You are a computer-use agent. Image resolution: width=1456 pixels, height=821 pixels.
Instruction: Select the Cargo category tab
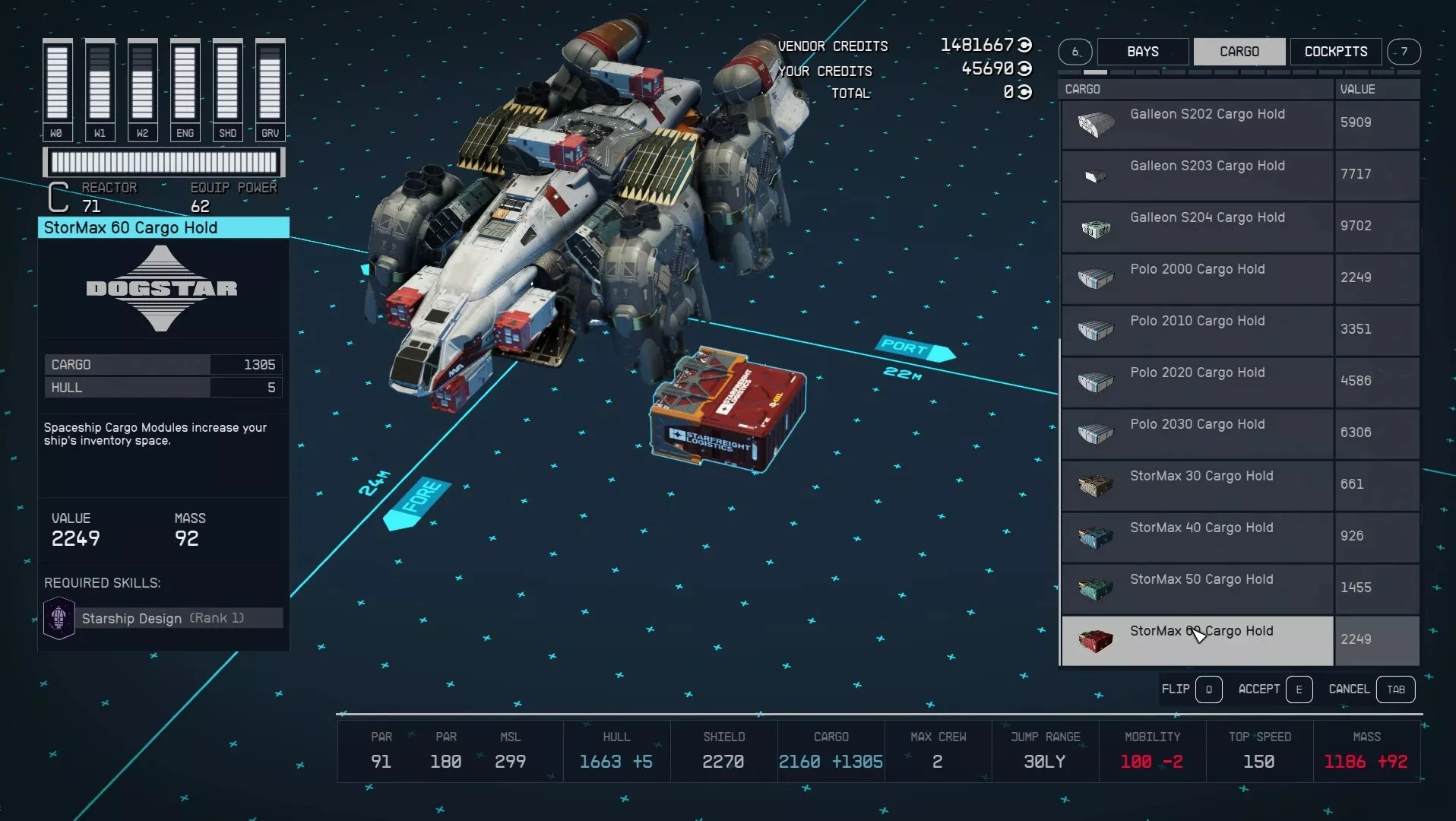[x=1239, y=52]
